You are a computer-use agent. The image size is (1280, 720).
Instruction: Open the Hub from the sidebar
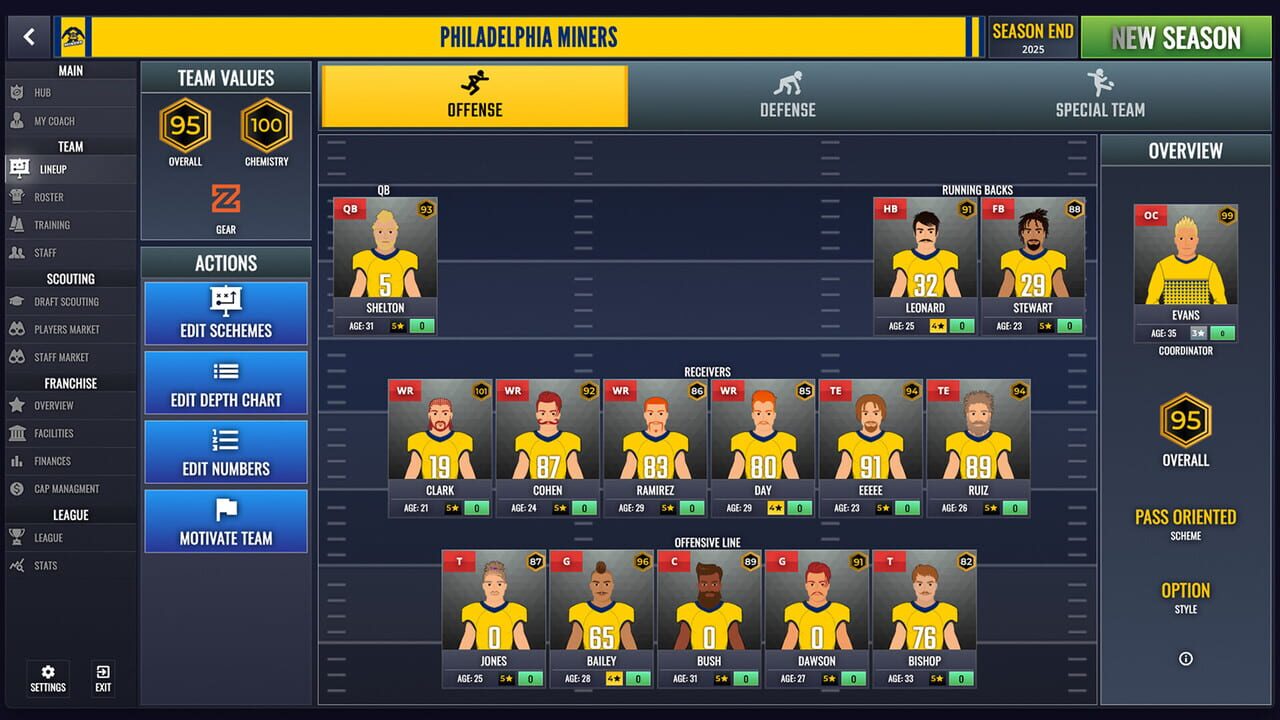click(60, 92)
